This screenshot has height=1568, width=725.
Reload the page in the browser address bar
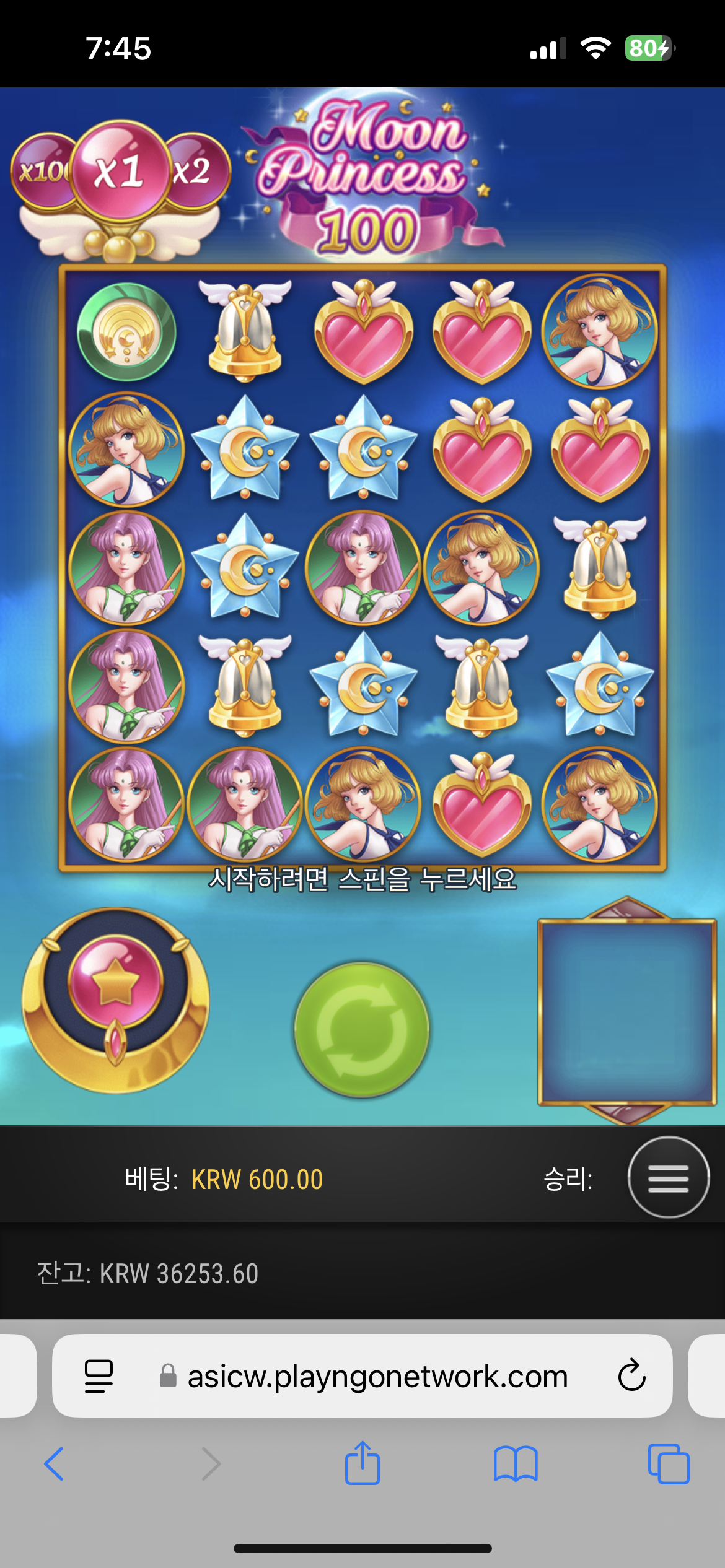(x=631, y=1375)
